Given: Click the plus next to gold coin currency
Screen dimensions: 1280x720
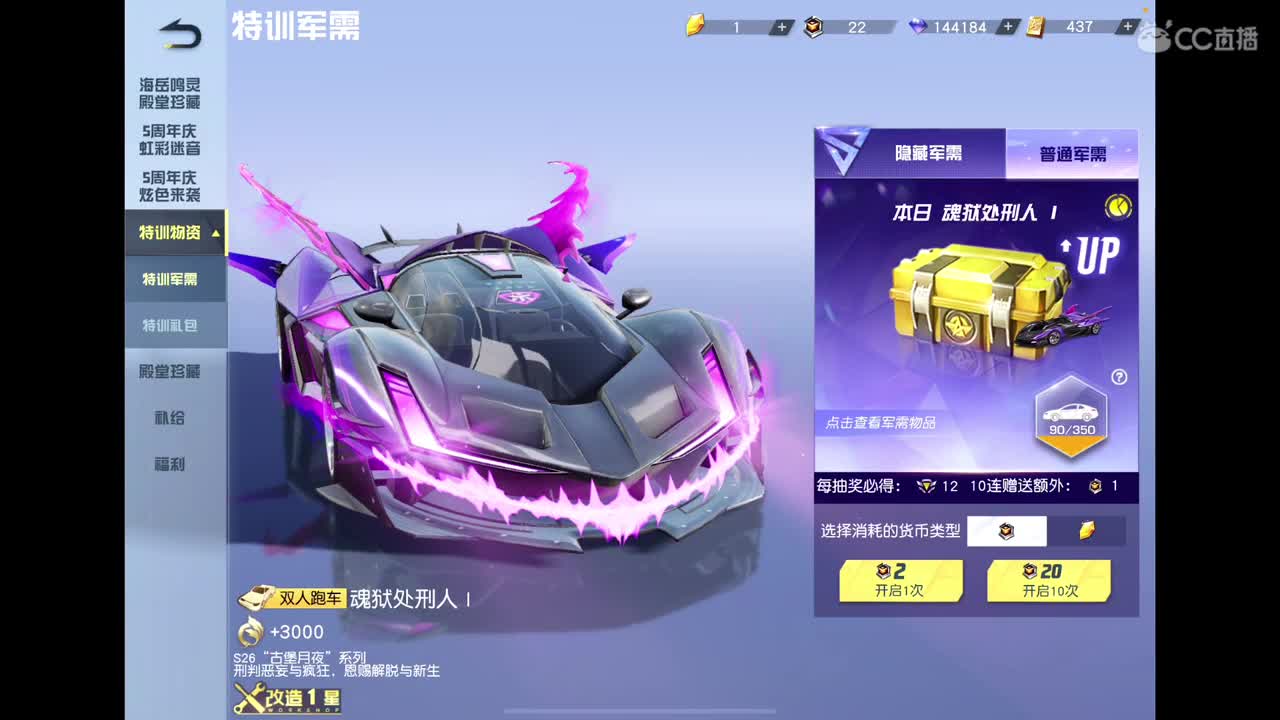Looking at the screenshot, I should 781,28.
